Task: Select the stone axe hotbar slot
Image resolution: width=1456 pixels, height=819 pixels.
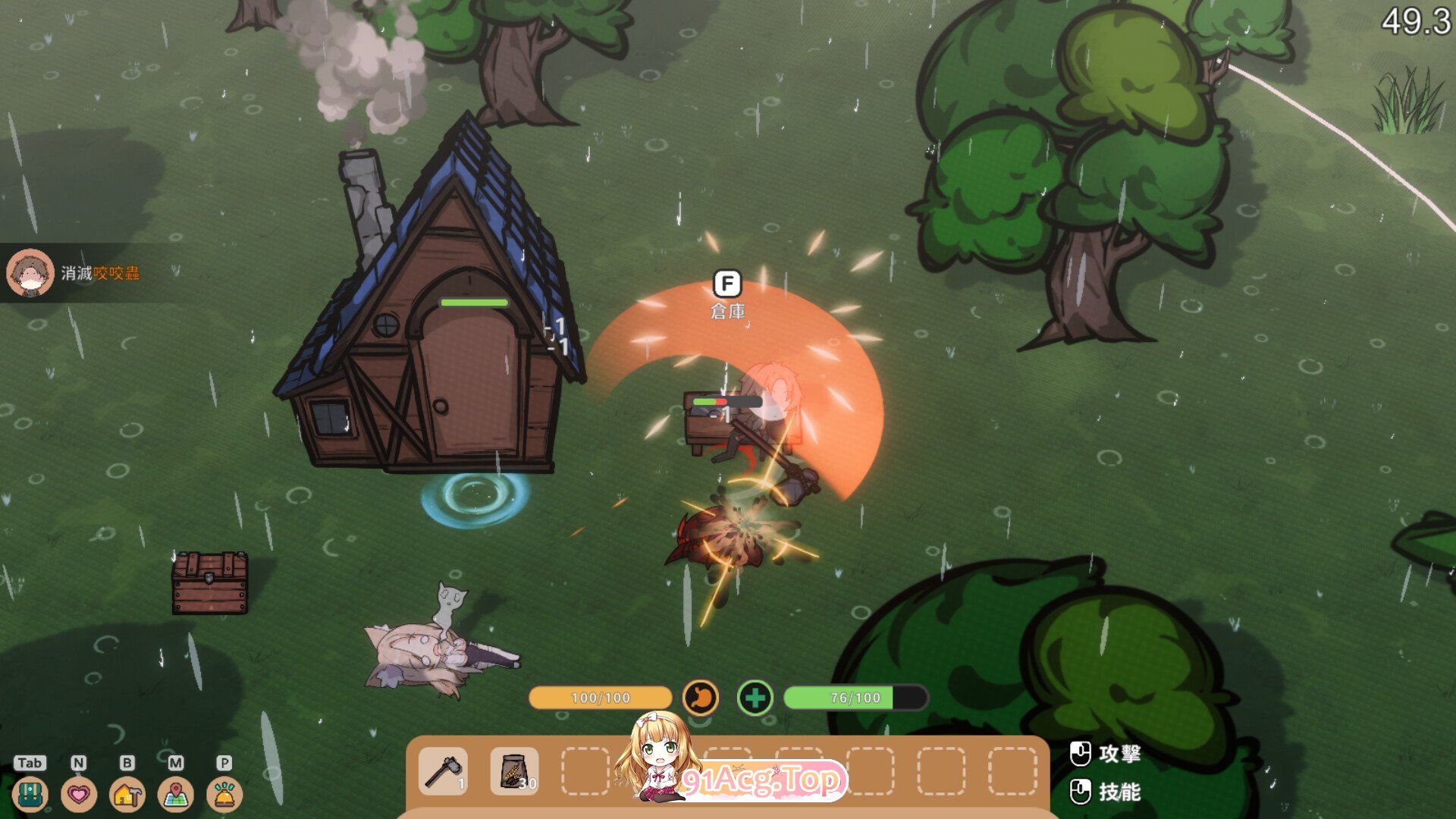Action: [444, 771]
